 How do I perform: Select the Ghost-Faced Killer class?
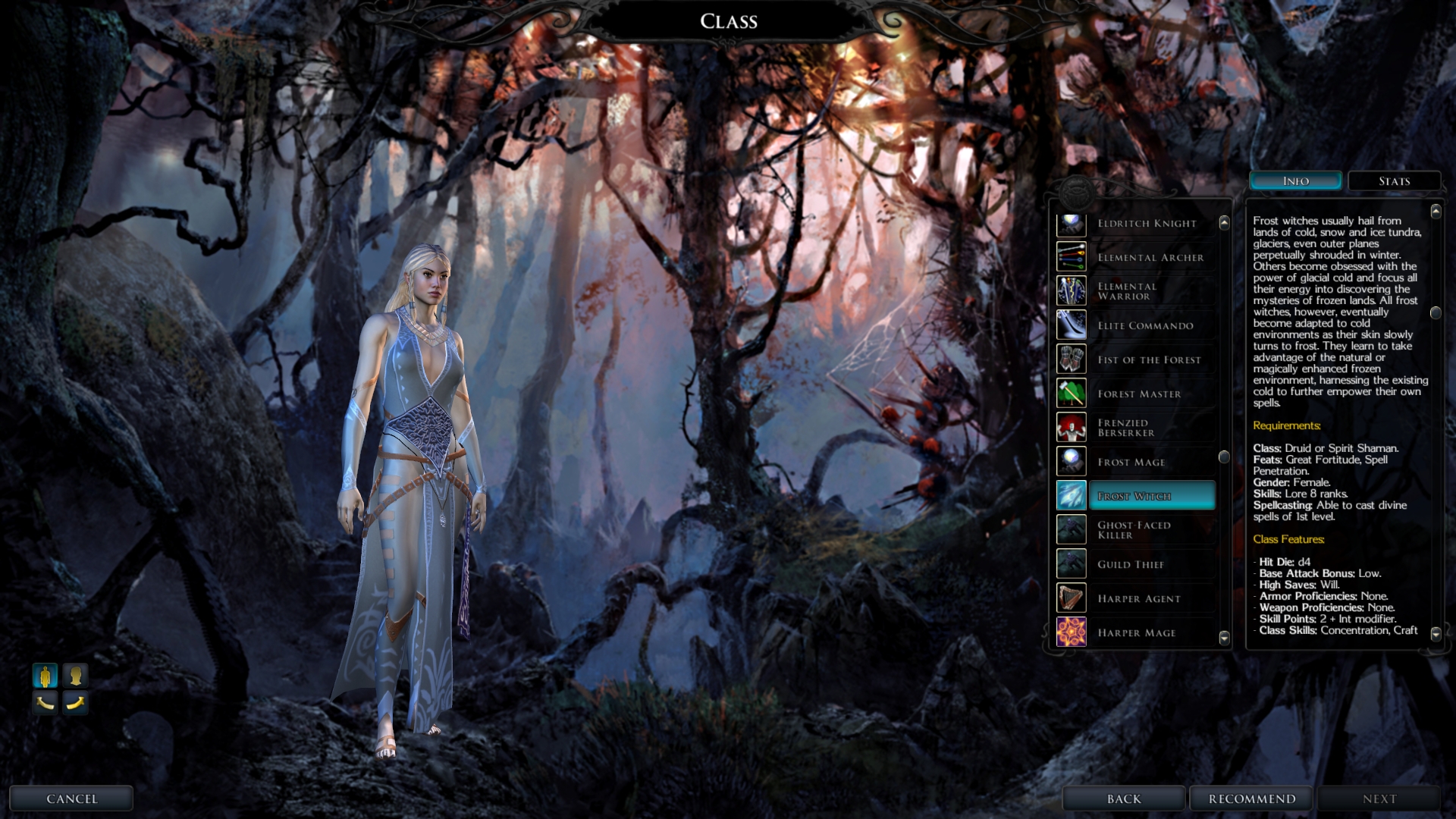(x=1134, y=530)
